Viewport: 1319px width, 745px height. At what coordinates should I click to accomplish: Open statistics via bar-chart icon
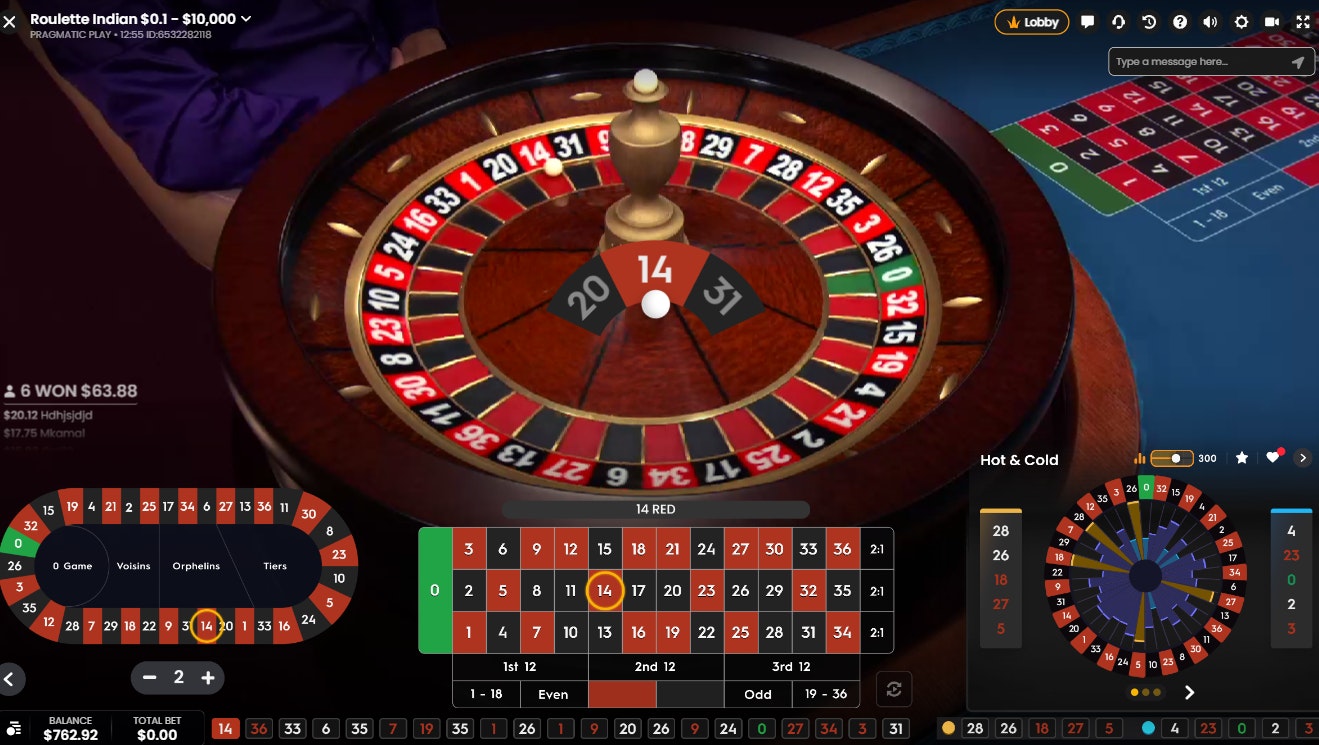tap(1141, 457)
